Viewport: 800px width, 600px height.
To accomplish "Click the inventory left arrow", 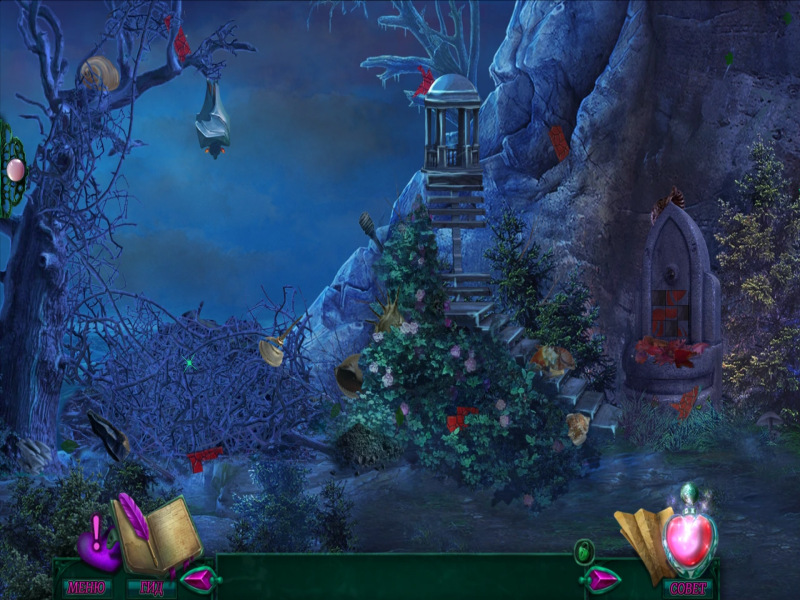I will tap(197, 578).
